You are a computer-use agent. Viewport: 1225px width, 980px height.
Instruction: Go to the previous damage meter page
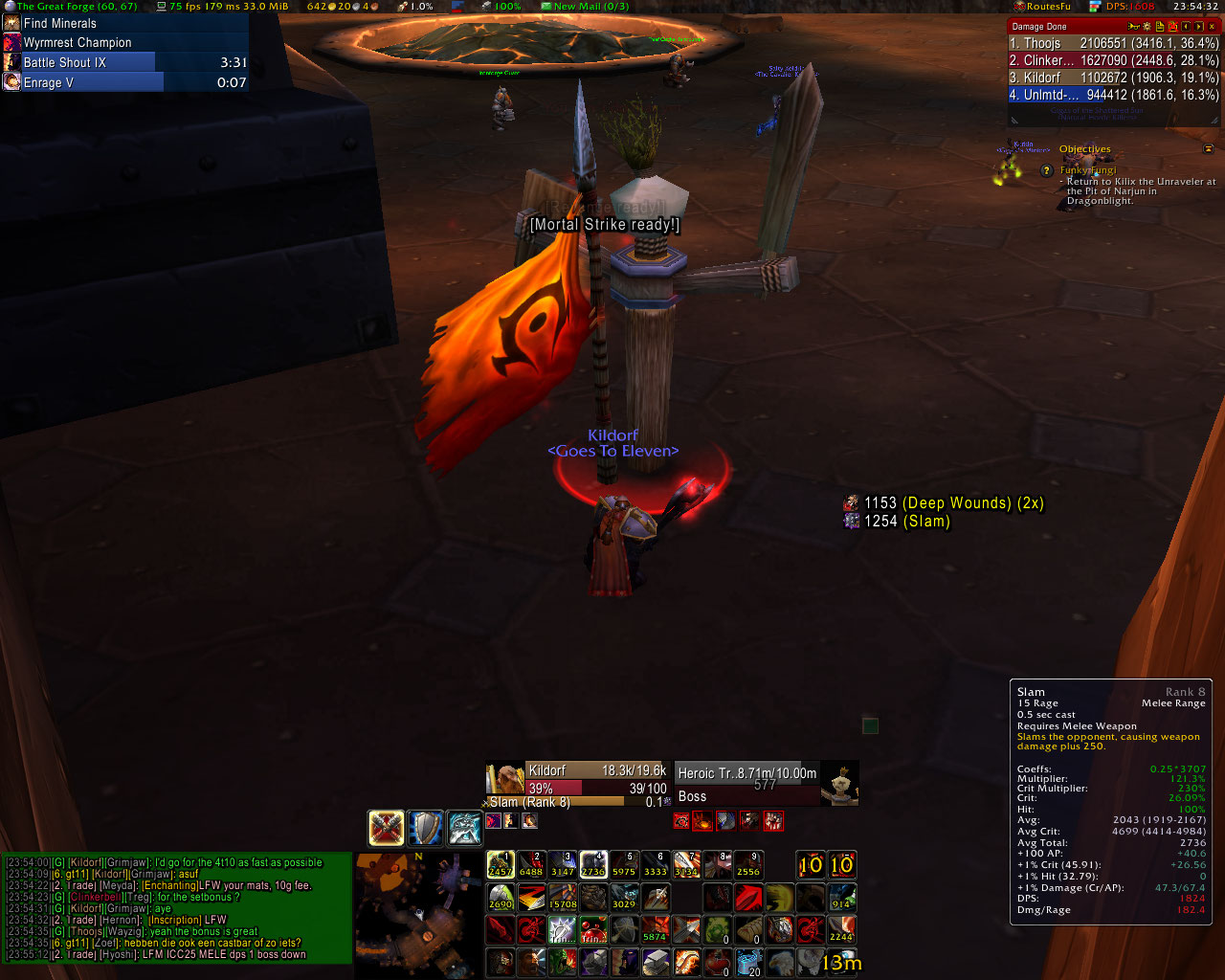tap(1186, 27)
